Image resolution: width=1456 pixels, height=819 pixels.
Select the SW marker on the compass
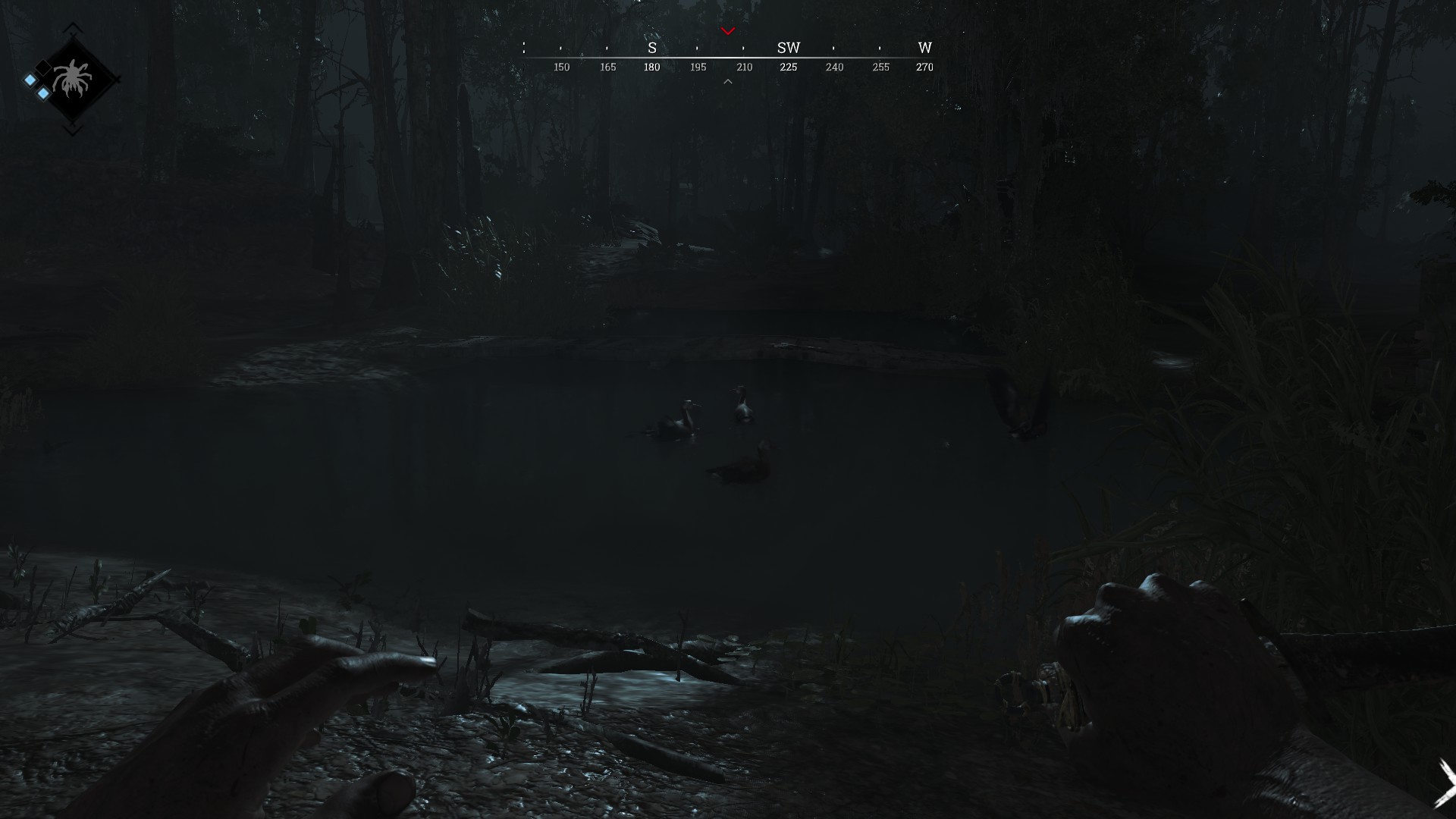click(x=789, y=48)
